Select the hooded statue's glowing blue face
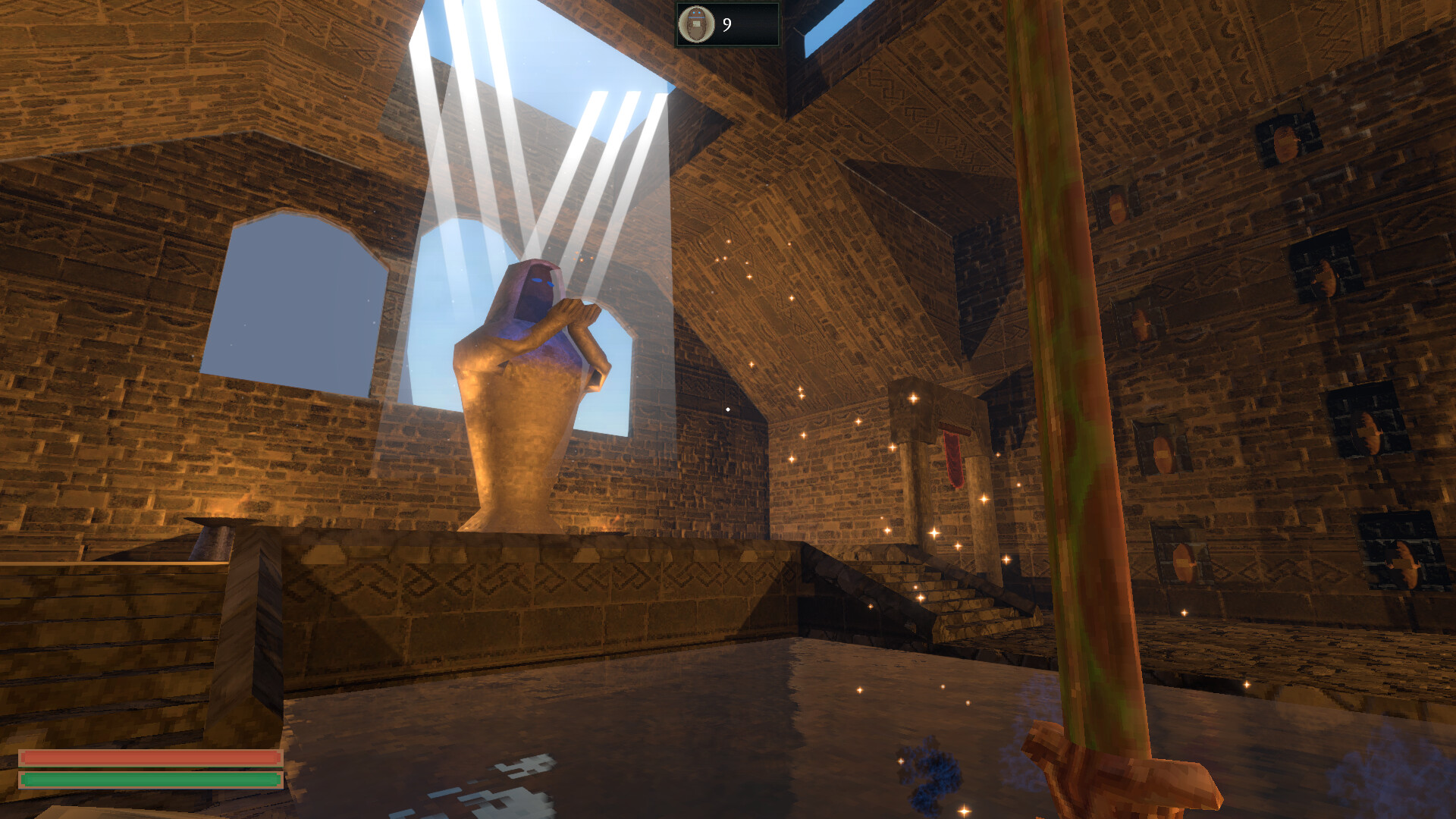The height and width of the screenshot is (819, 1456). [x=535, y=291]
